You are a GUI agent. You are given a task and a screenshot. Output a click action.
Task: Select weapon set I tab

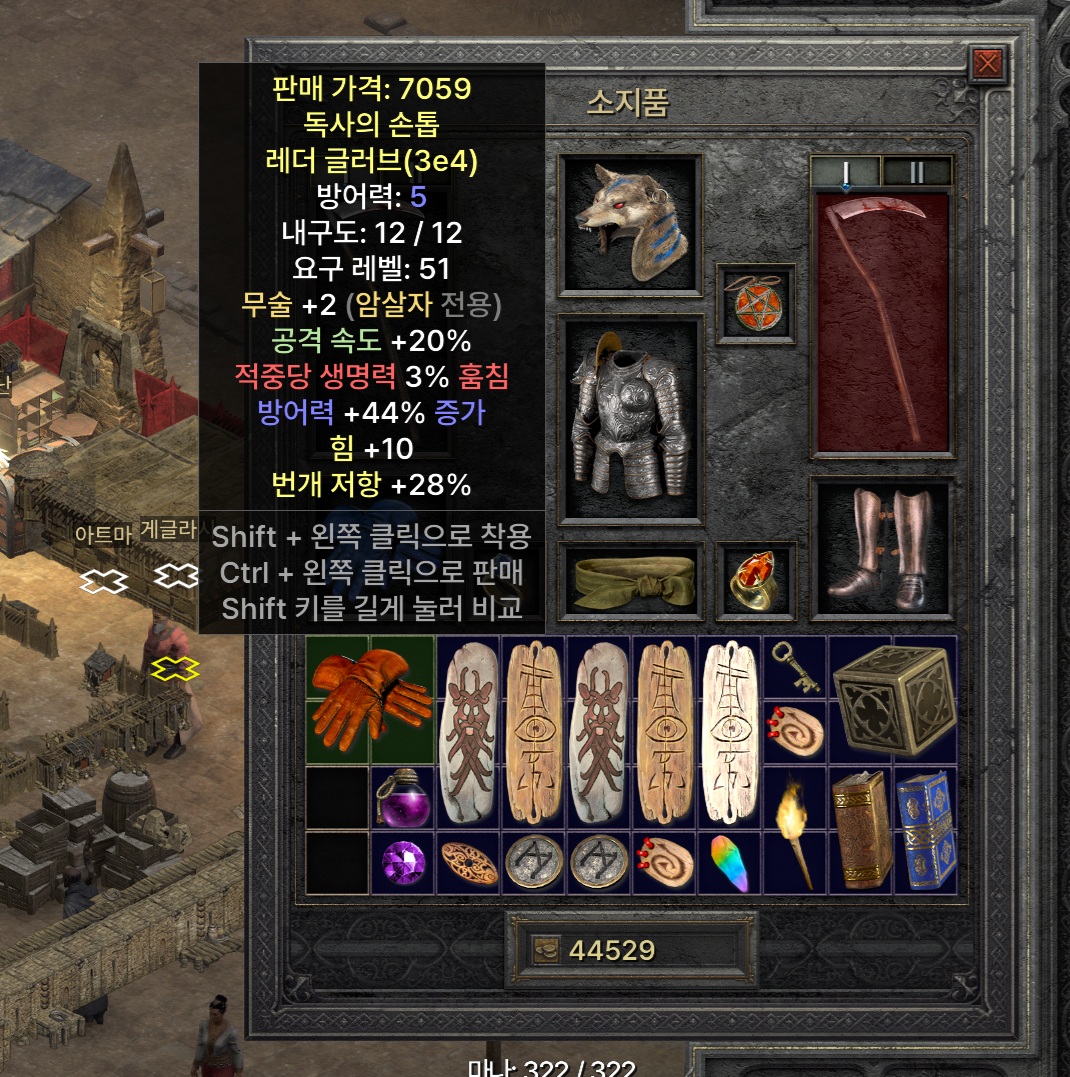point(846,172)
